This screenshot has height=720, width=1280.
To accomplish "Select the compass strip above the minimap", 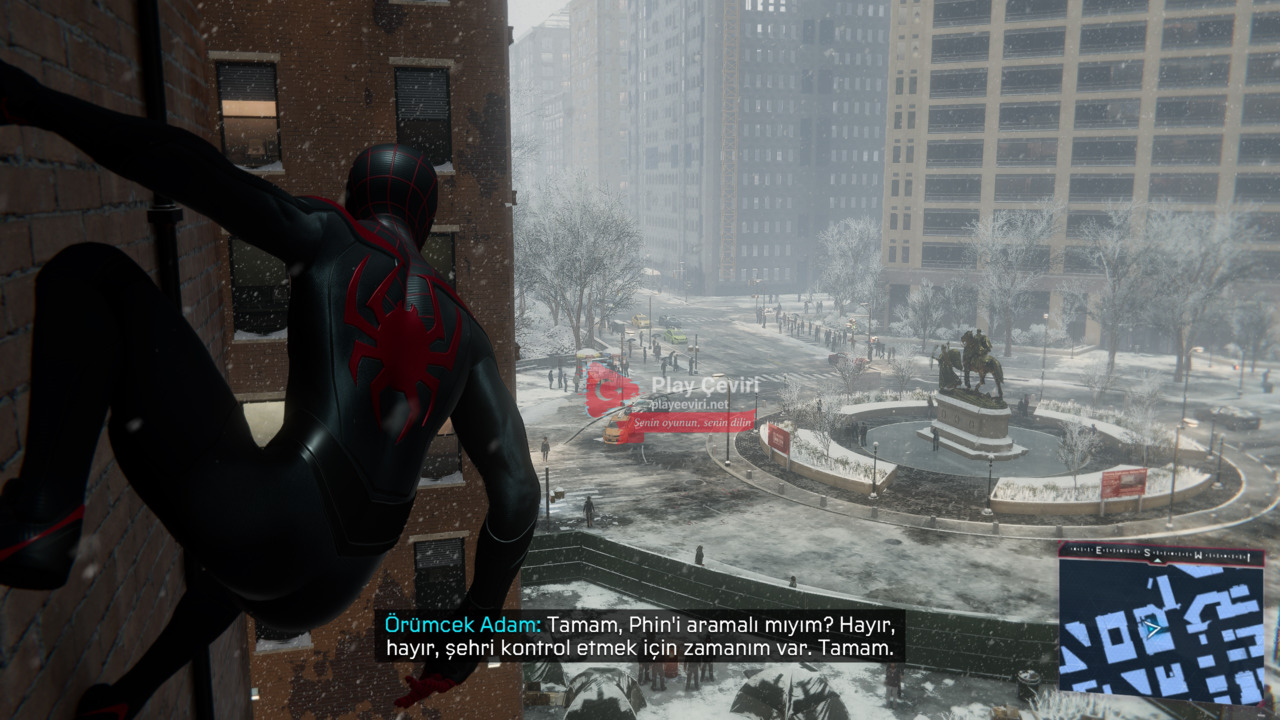I will tap(1160, 550).
